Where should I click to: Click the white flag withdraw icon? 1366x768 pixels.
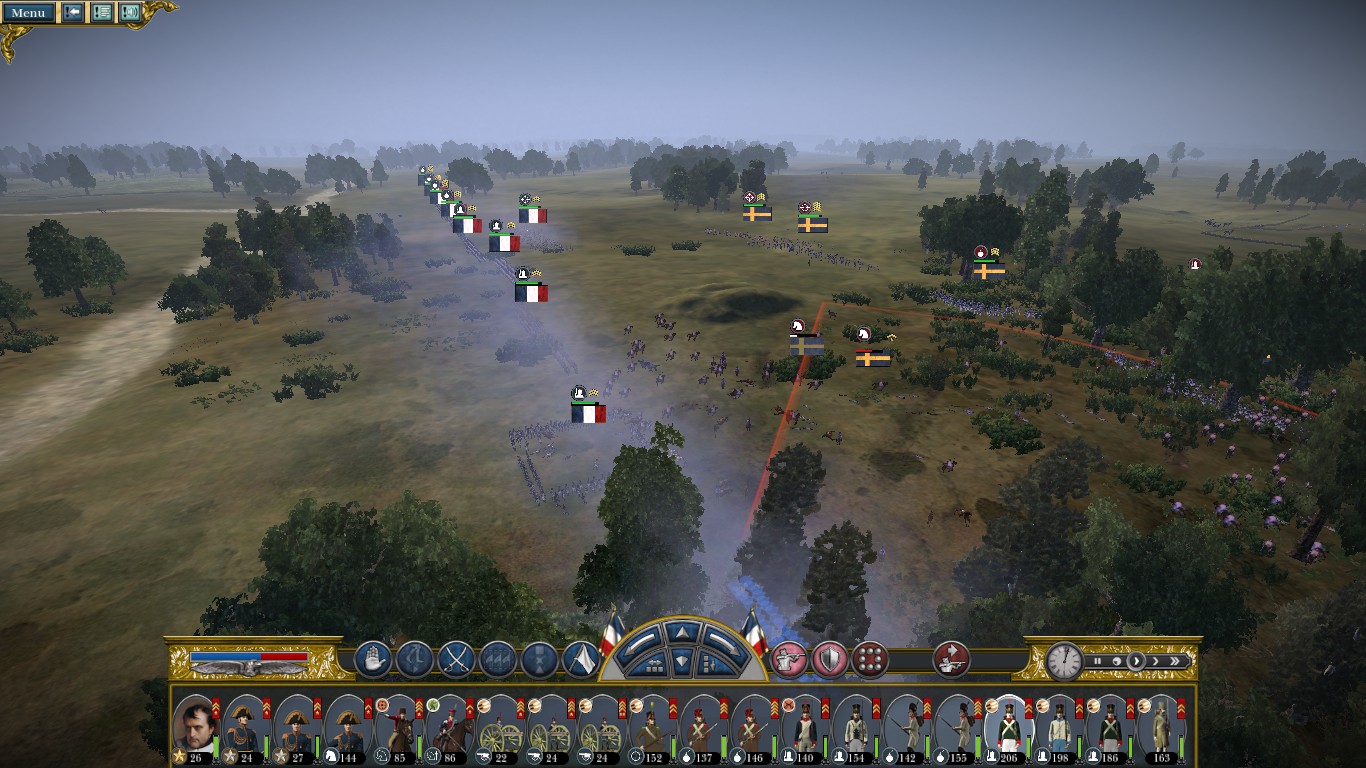coord(581,659)
